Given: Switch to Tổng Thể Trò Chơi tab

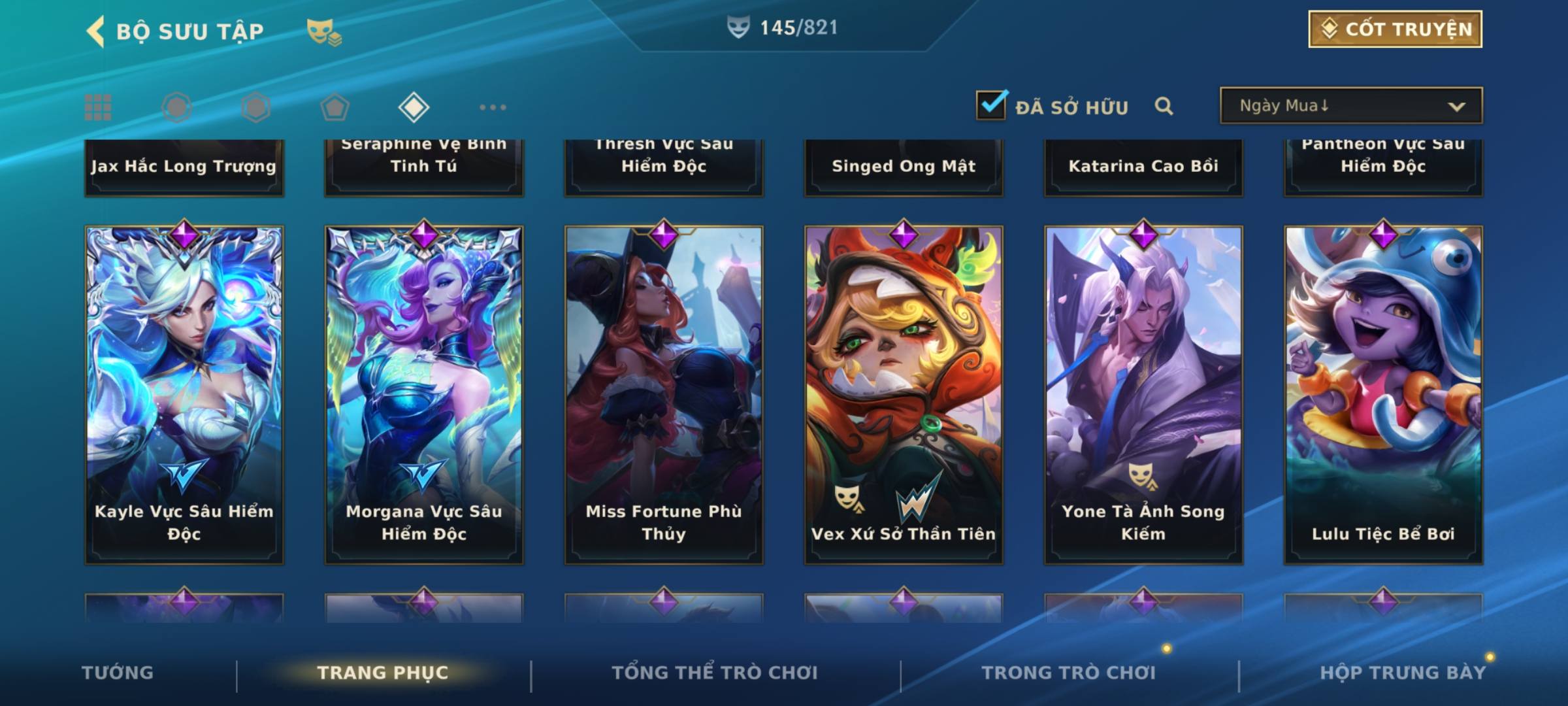Looking at the screenshot, I should pyautogui.click(x=715, y=673).
